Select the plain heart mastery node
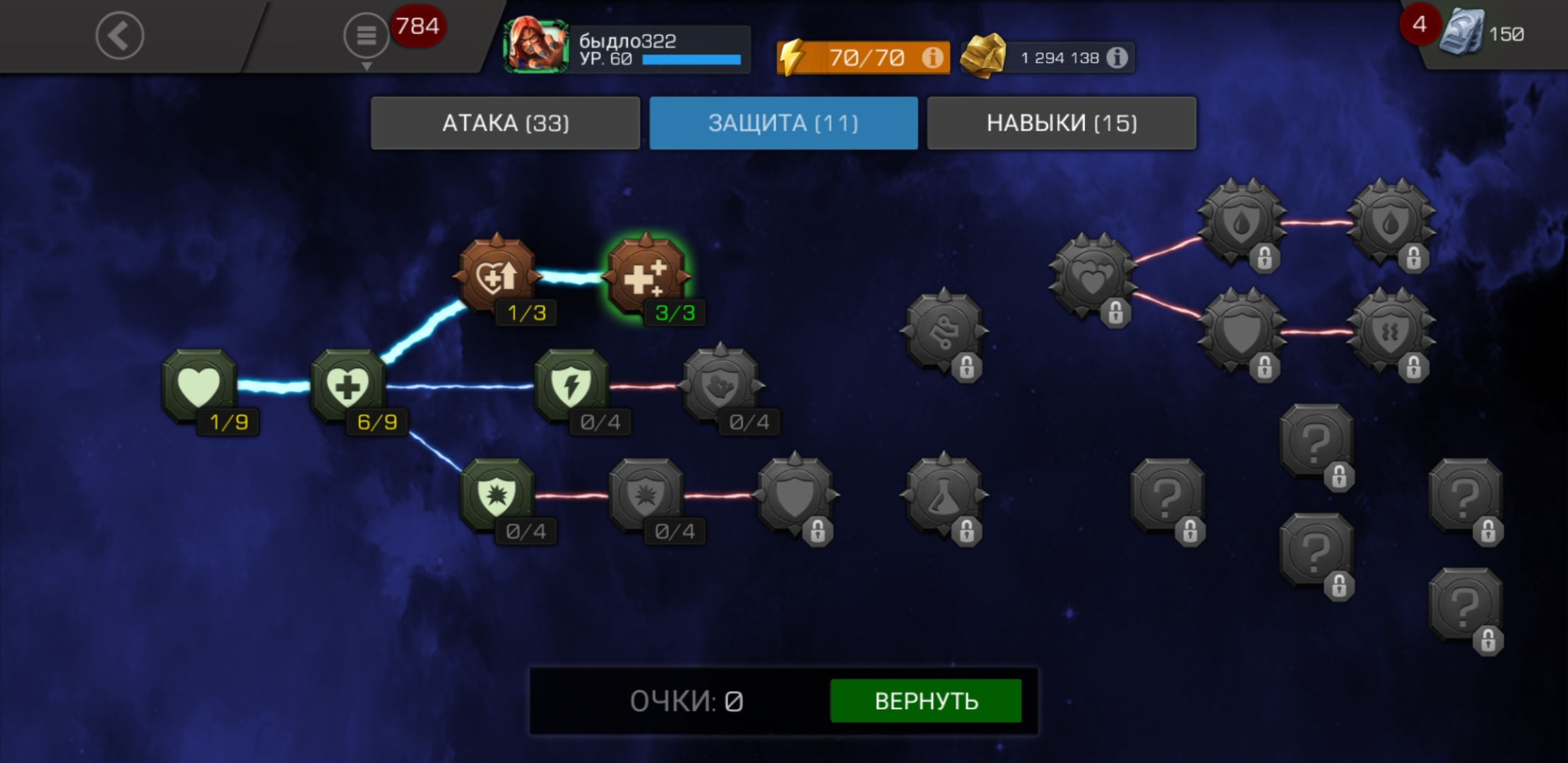Image resolution: width=1568 pixels, height=763 pixels. pos(199,386)
